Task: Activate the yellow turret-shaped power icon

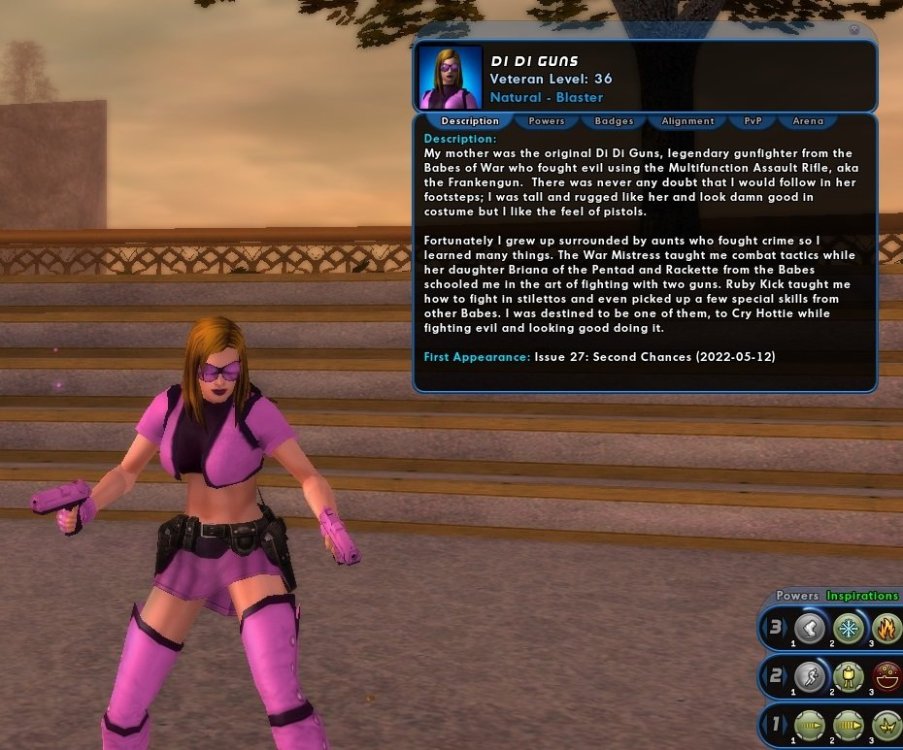Action: (849, 677)
